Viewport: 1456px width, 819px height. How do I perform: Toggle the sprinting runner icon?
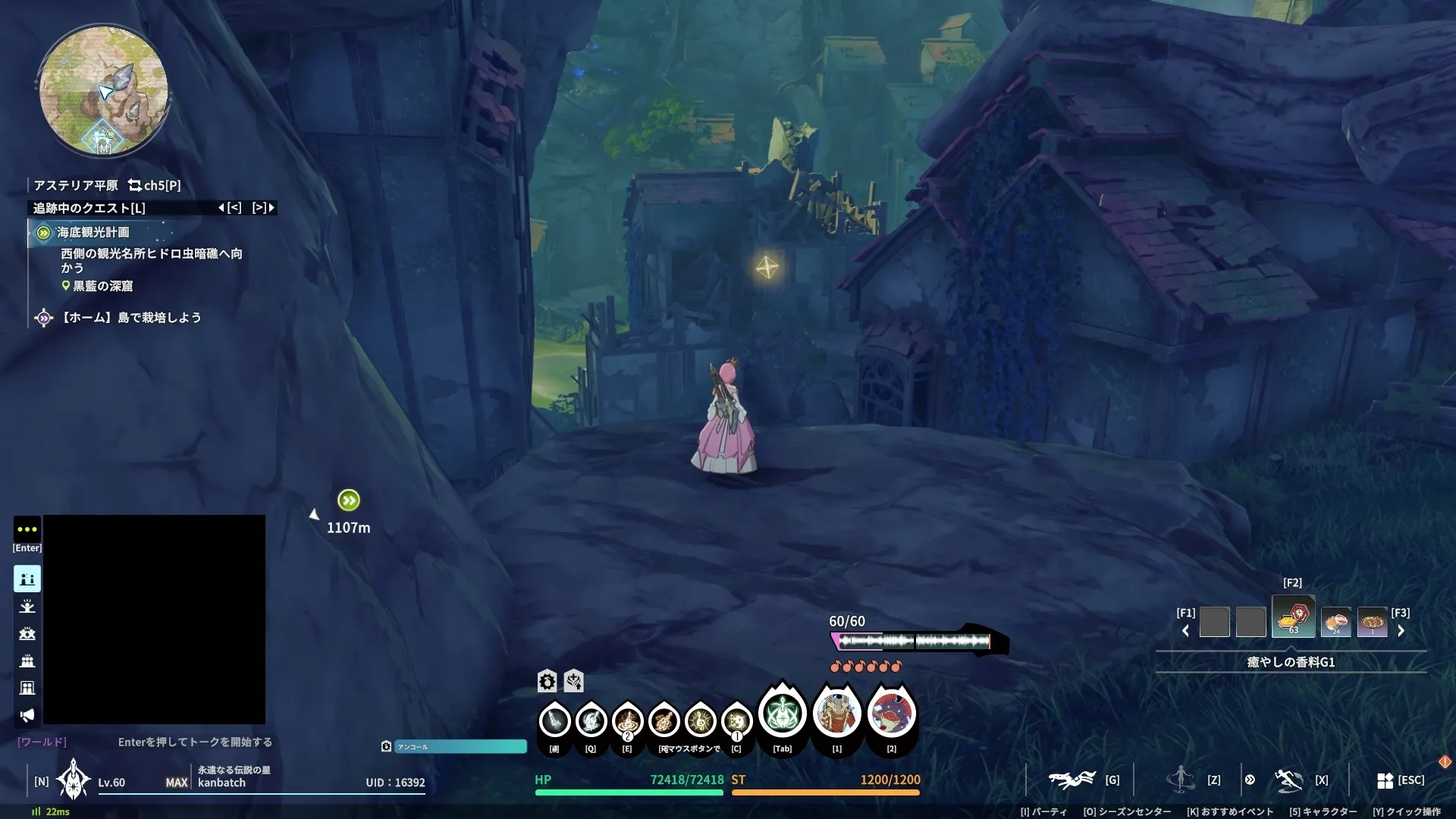[1288, 780]
